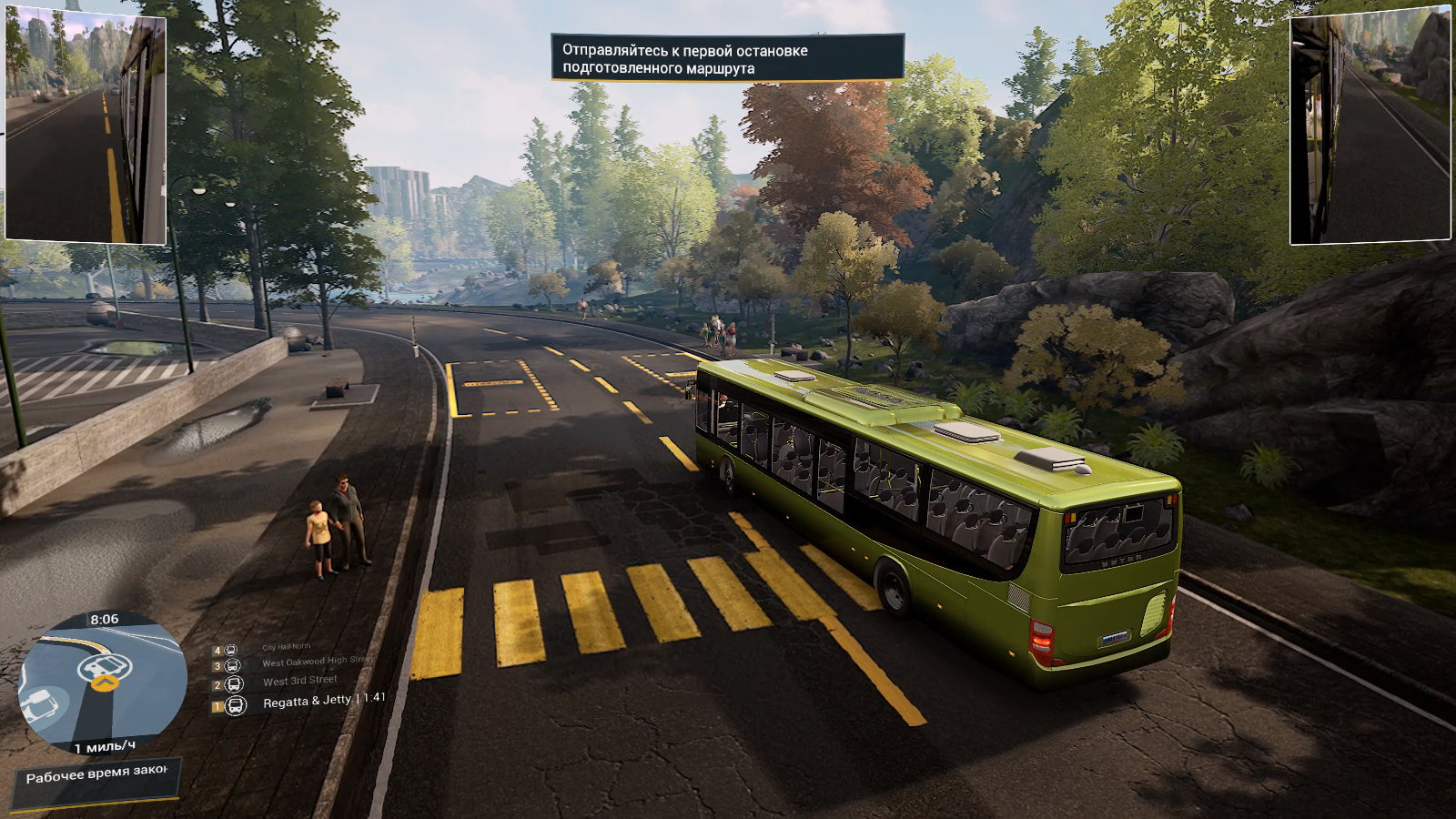1456x819 pixels.
Task: Choose the West 3rd Street stop
Action: point(299,681)
